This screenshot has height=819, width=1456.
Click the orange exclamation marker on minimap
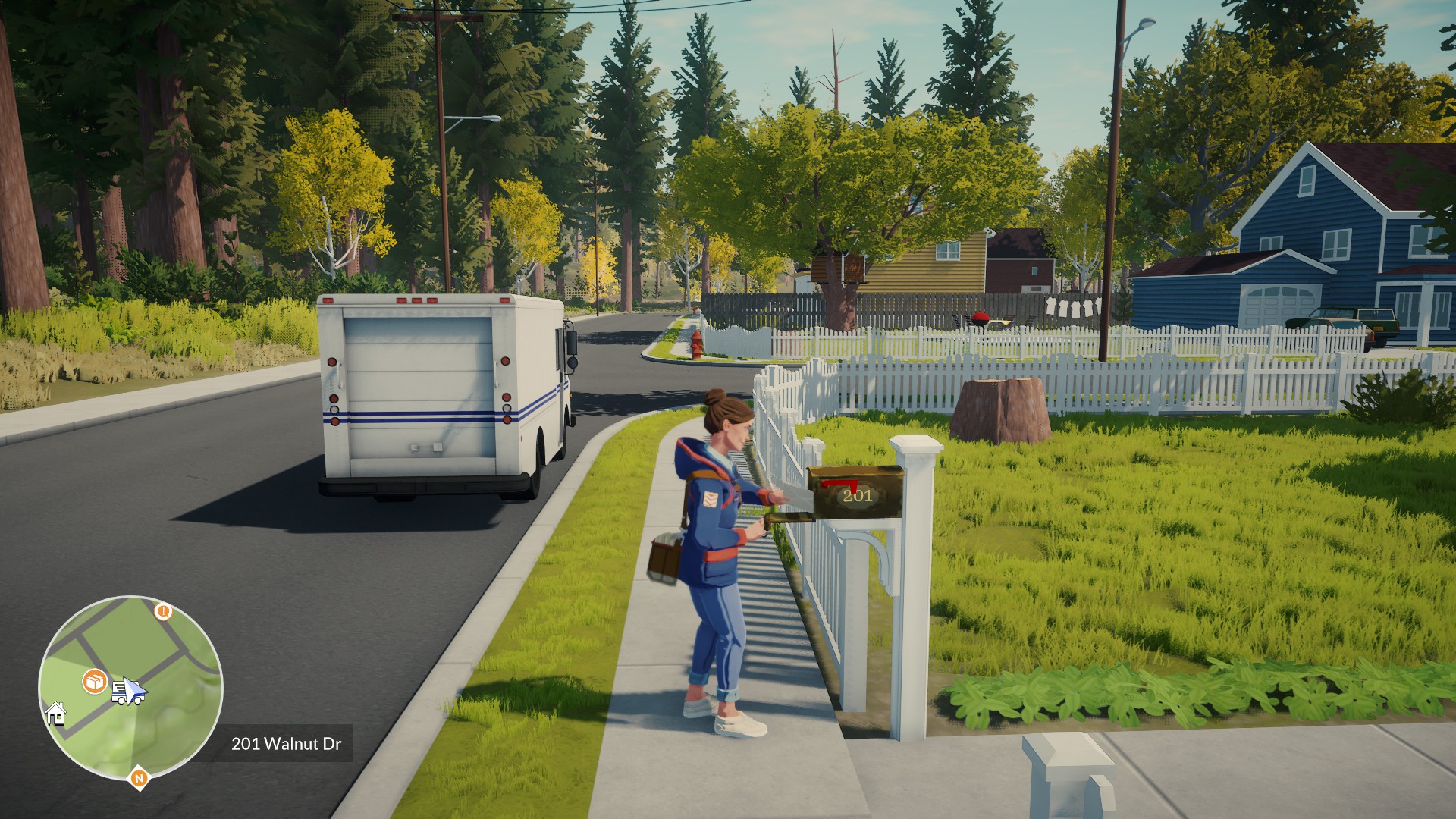tap(163, 610)
